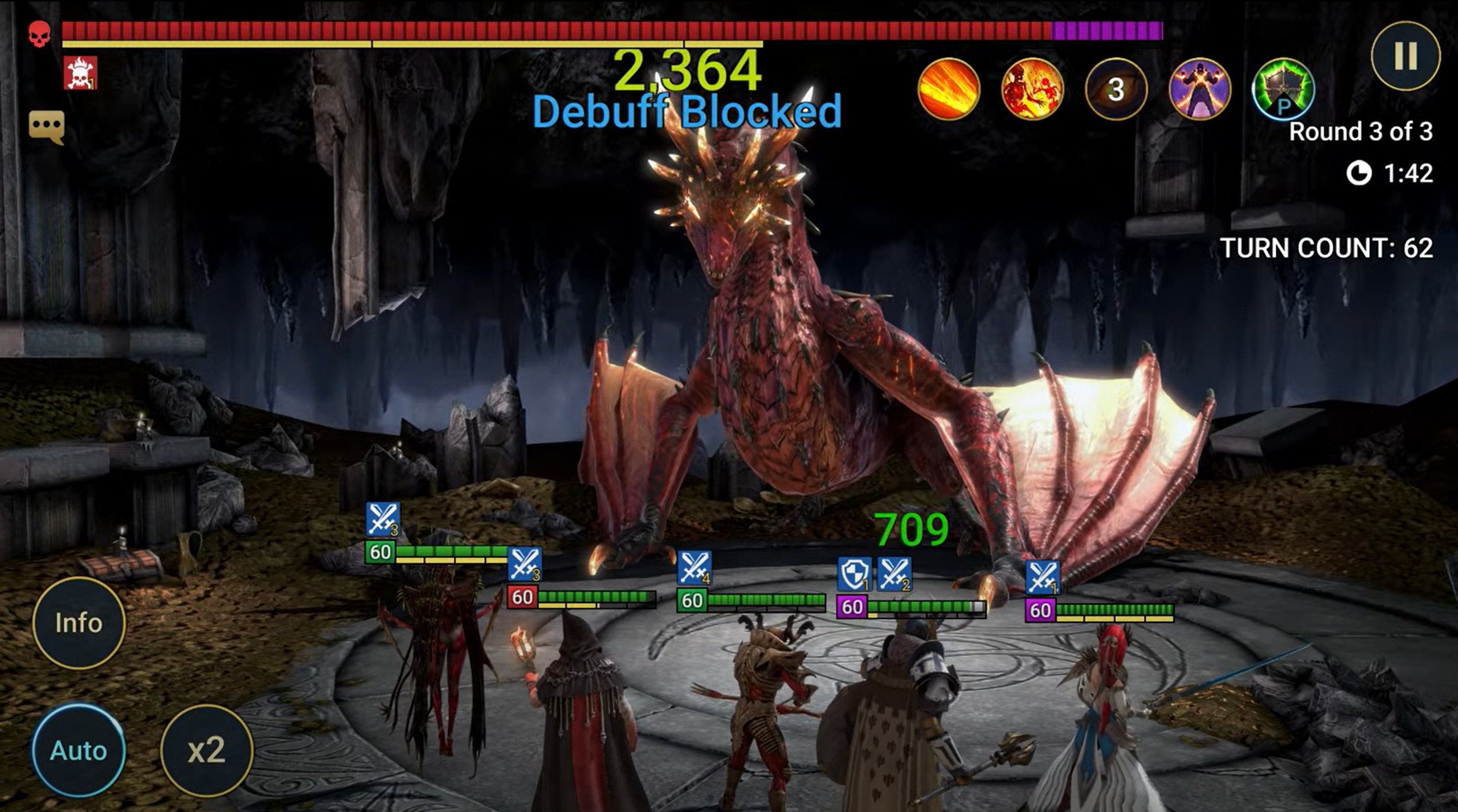Open the chat speech bubble
The height and width of the screenshot is (812, 1458).
coord(47,127)
